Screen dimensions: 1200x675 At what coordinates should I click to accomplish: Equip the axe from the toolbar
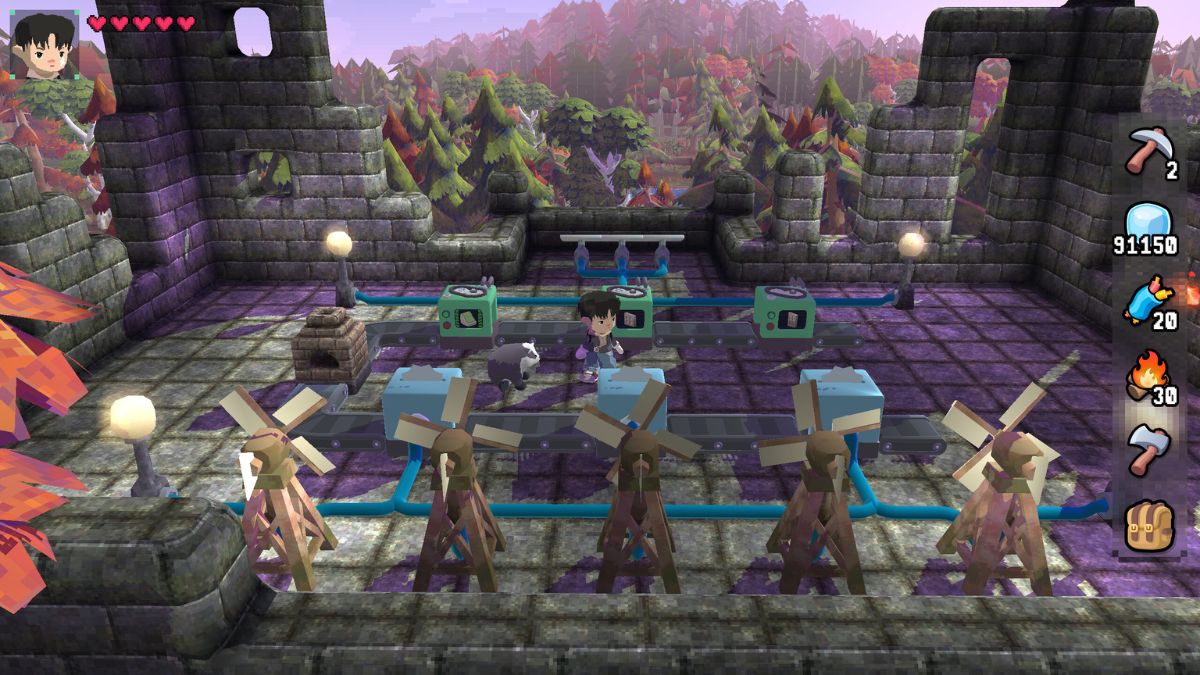click(1148, 450)
